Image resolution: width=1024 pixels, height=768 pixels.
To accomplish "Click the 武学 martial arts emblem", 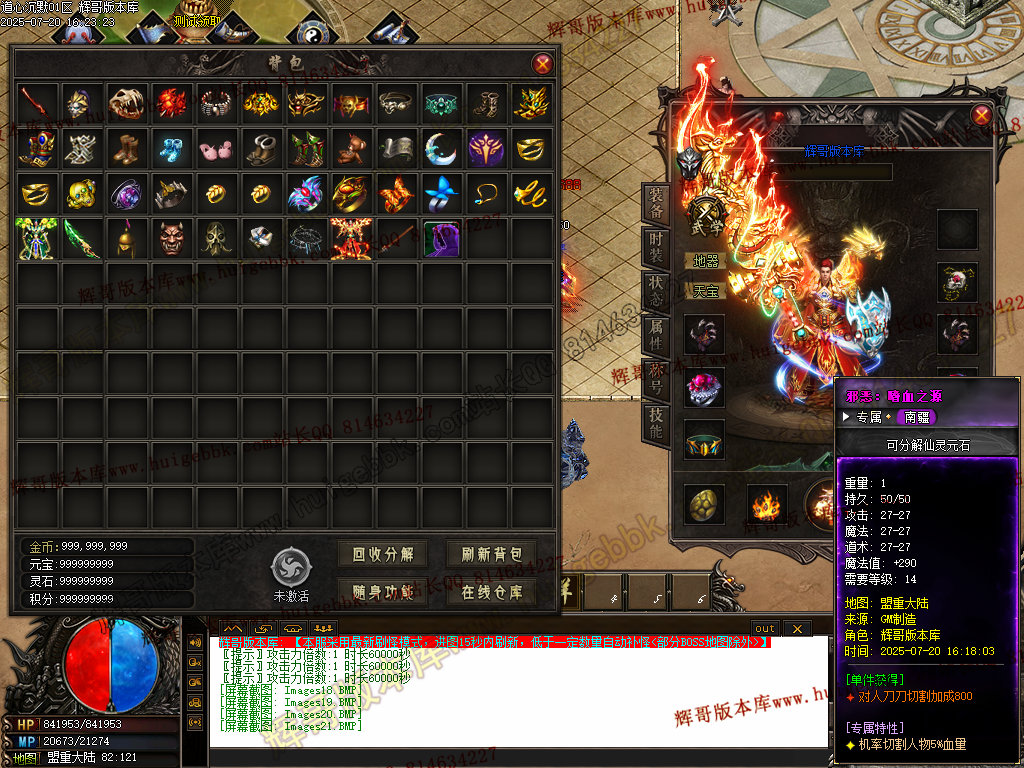I will [x=707, y=213].
